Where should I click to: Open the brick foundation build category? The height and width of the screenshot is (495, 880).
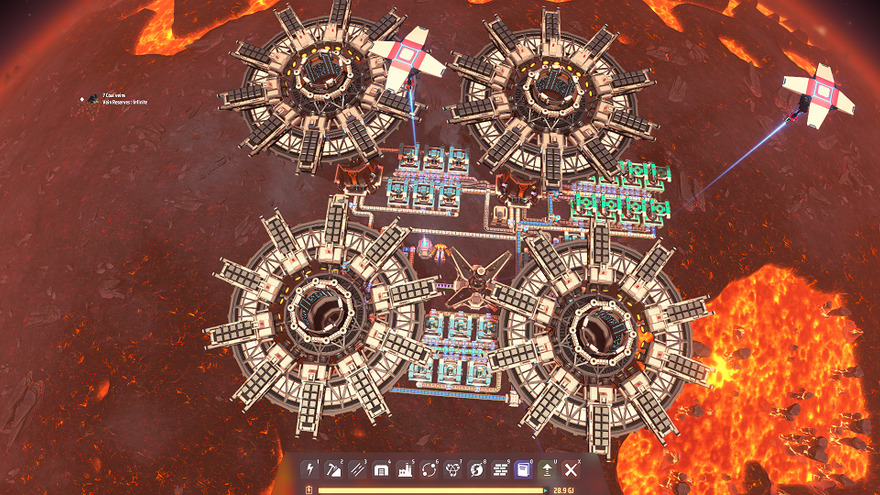(x=499, y=468)
